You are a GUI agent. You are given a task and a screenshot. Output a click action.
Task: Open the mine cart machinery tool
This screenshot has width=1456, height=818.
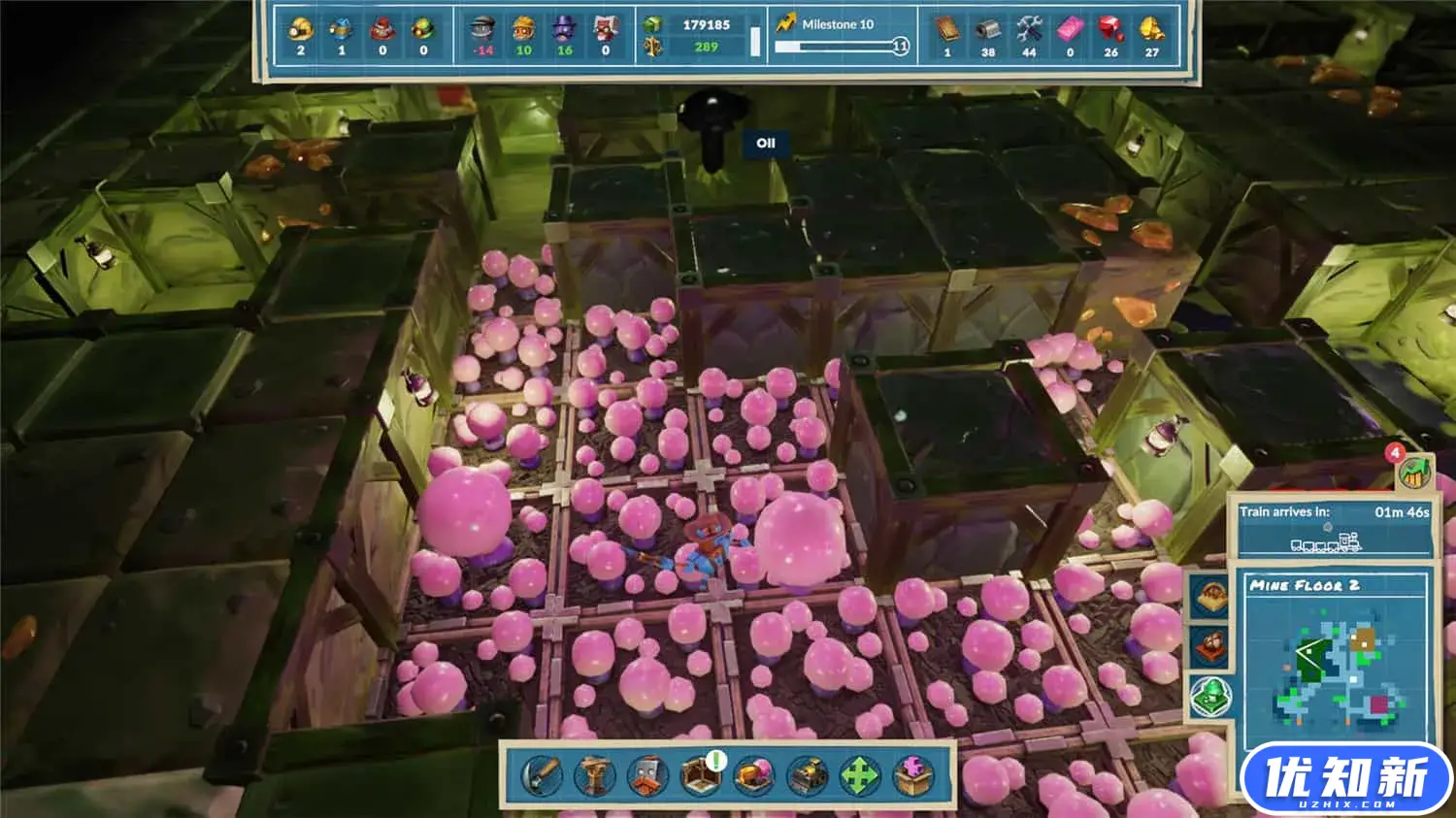coord(808,775)
